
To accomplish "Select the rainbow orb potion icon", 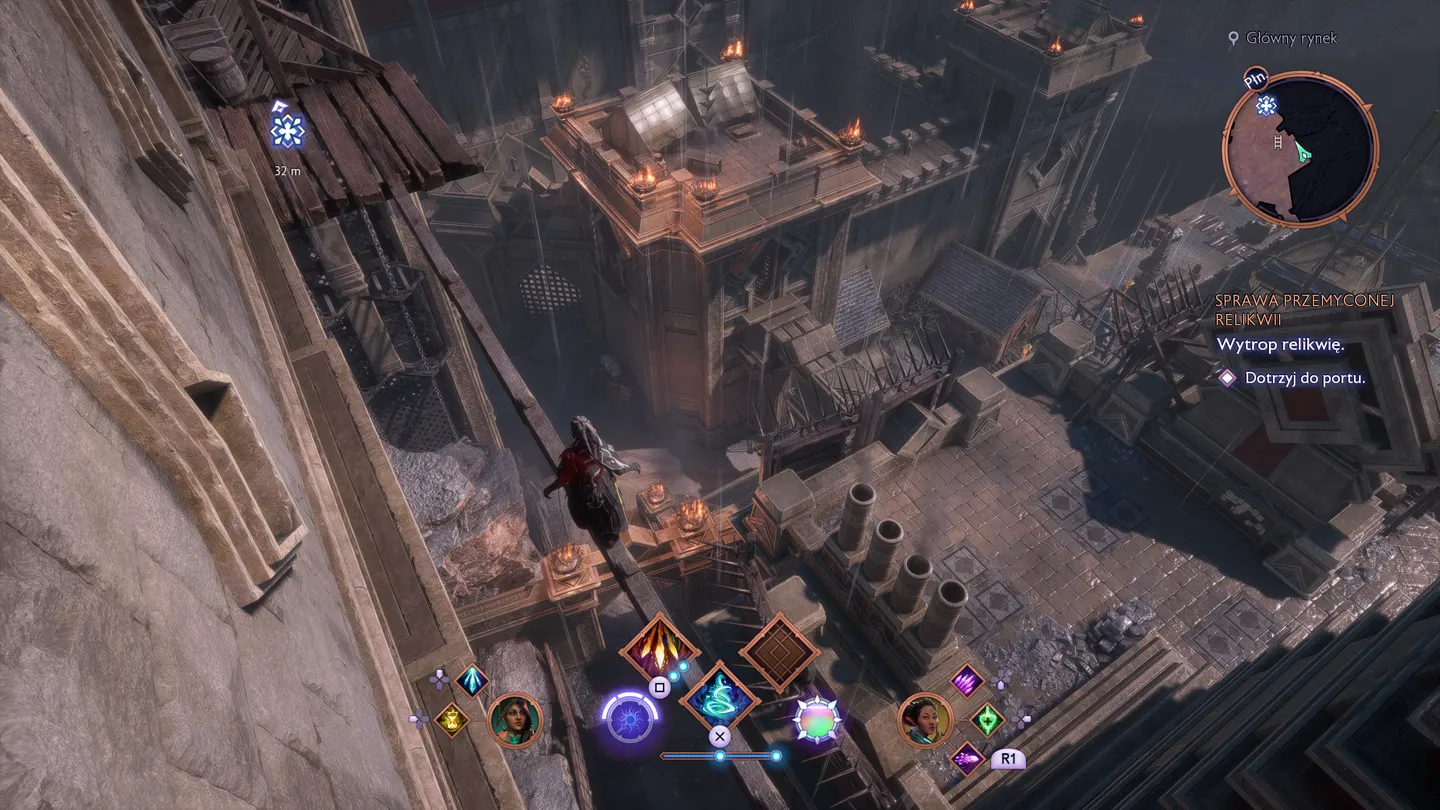I will (817, 718).
